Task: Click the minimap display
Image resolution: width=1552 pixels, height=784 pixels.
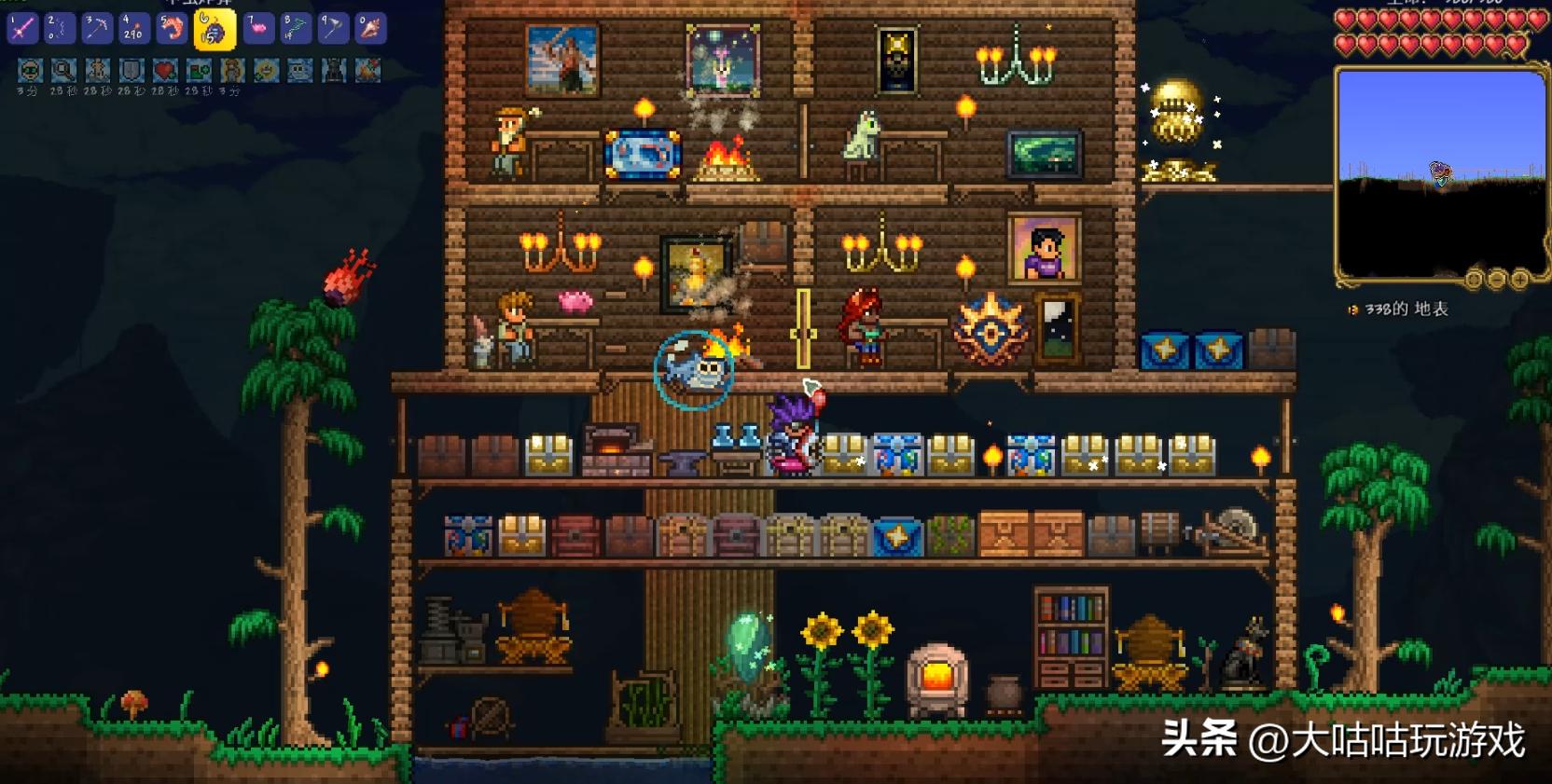Action: pyautogui.click(x=1441, y=172)
